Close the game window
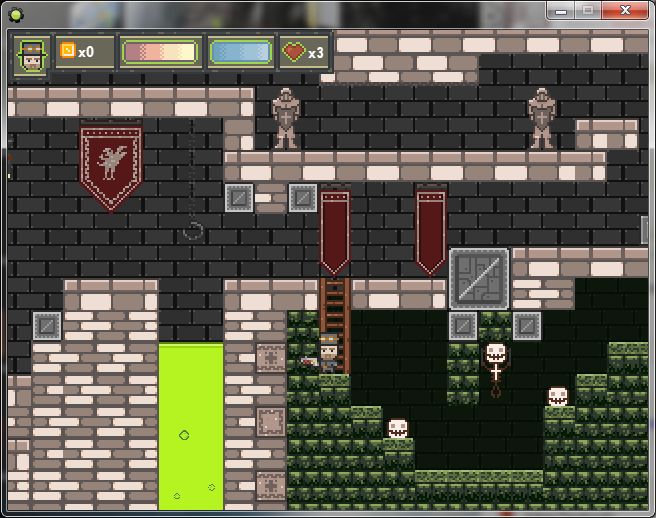Viewport: 656px width, 518px height. [627, 9]
